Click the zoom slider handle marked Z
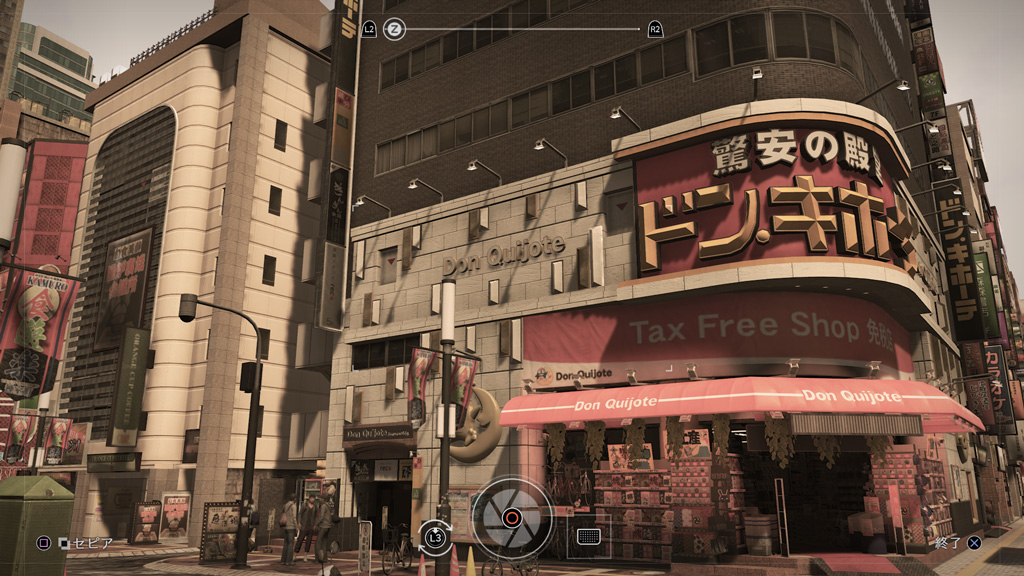1024x576 pixels. coord(394,29)
